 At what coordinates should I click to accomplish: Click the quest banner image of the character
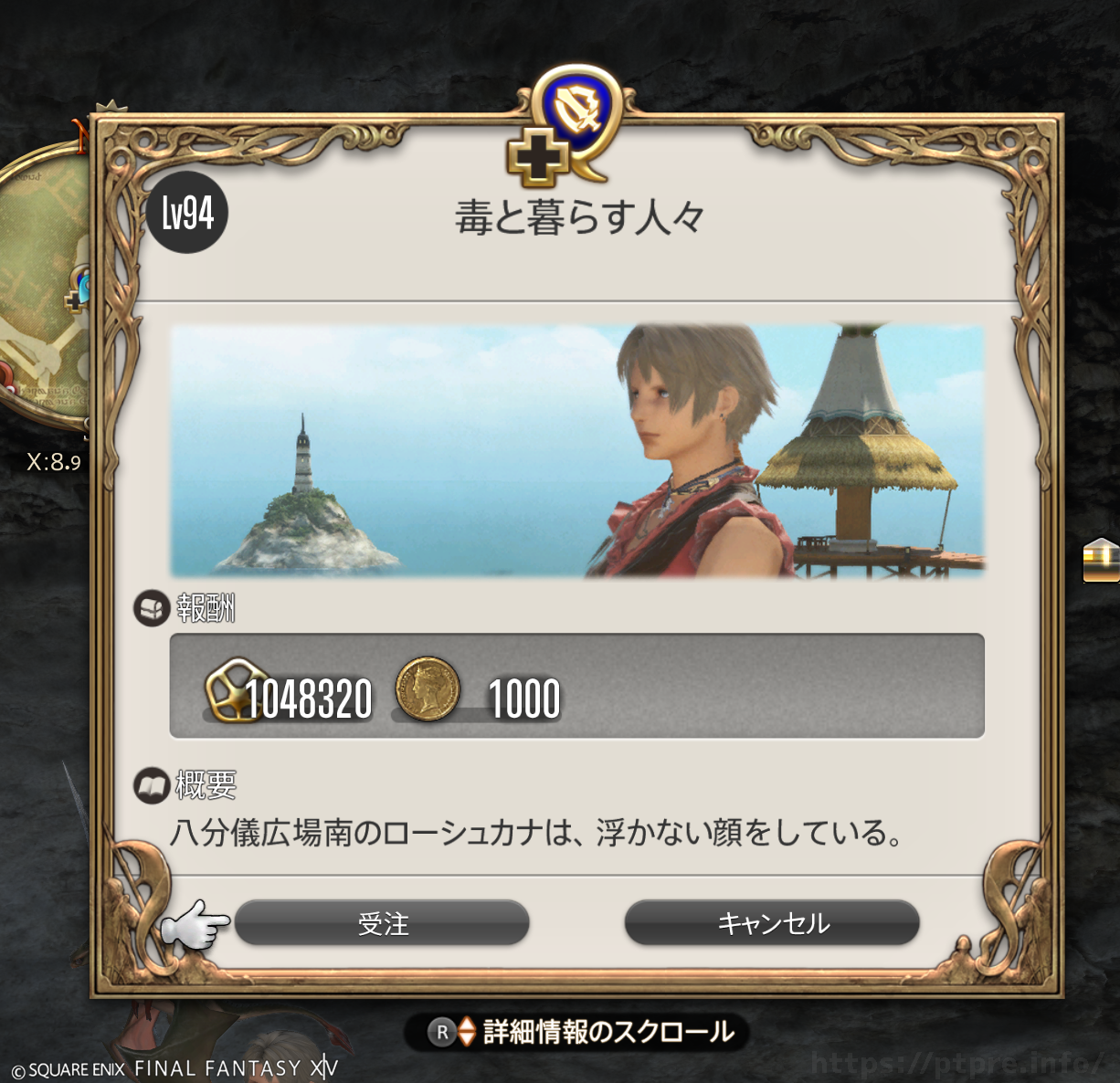[577, 451]
